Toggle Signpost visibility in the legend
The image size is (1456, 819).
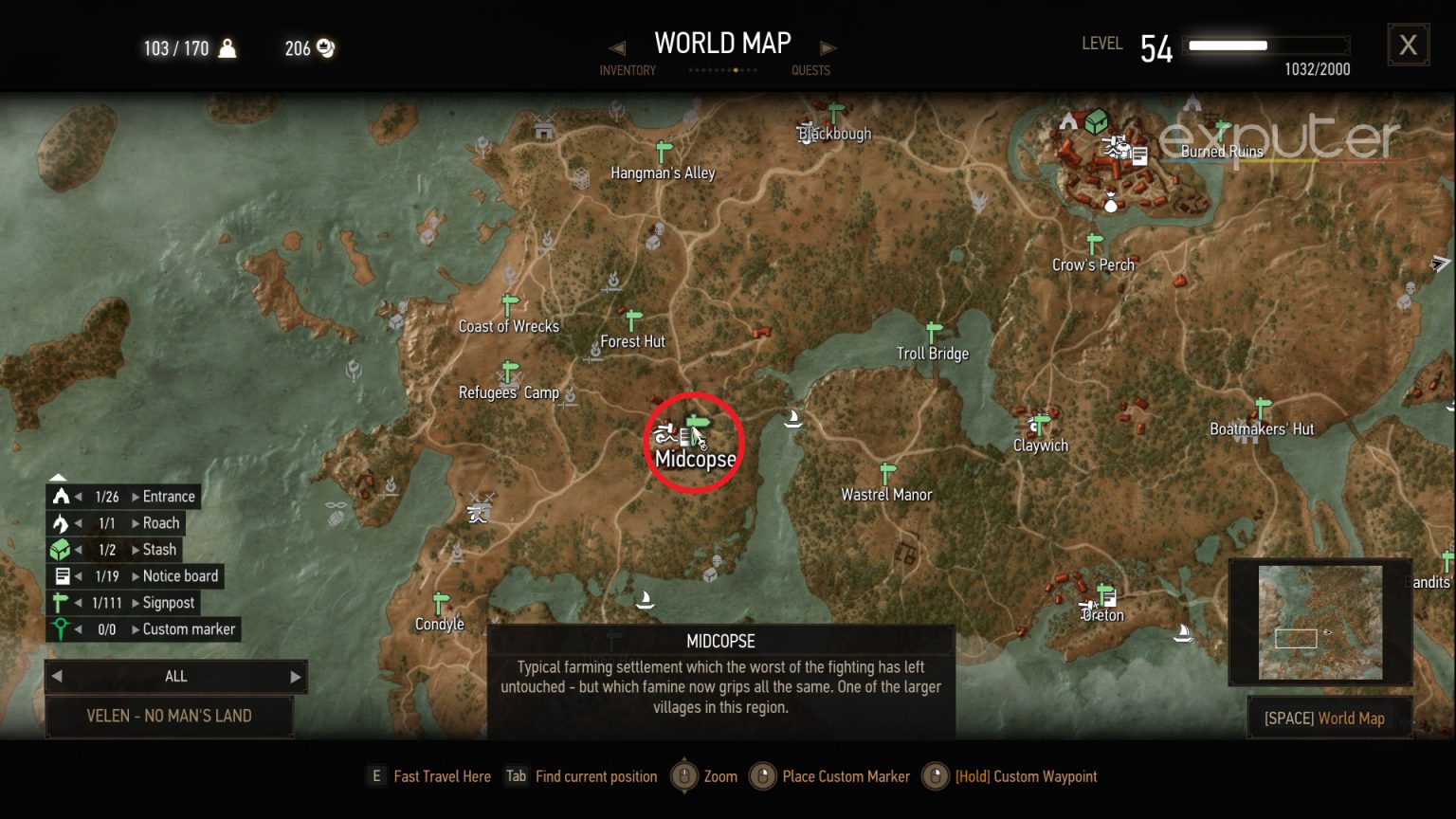tap(60, 602)
